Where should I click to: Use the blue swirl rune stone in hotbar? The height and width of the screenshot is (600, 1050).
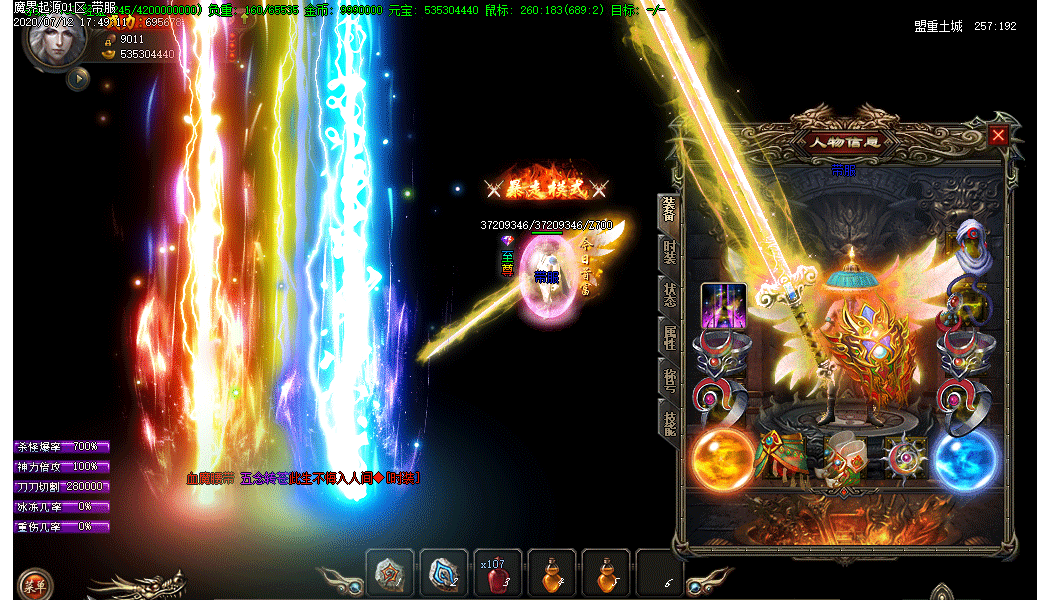(x=443, y=574)
